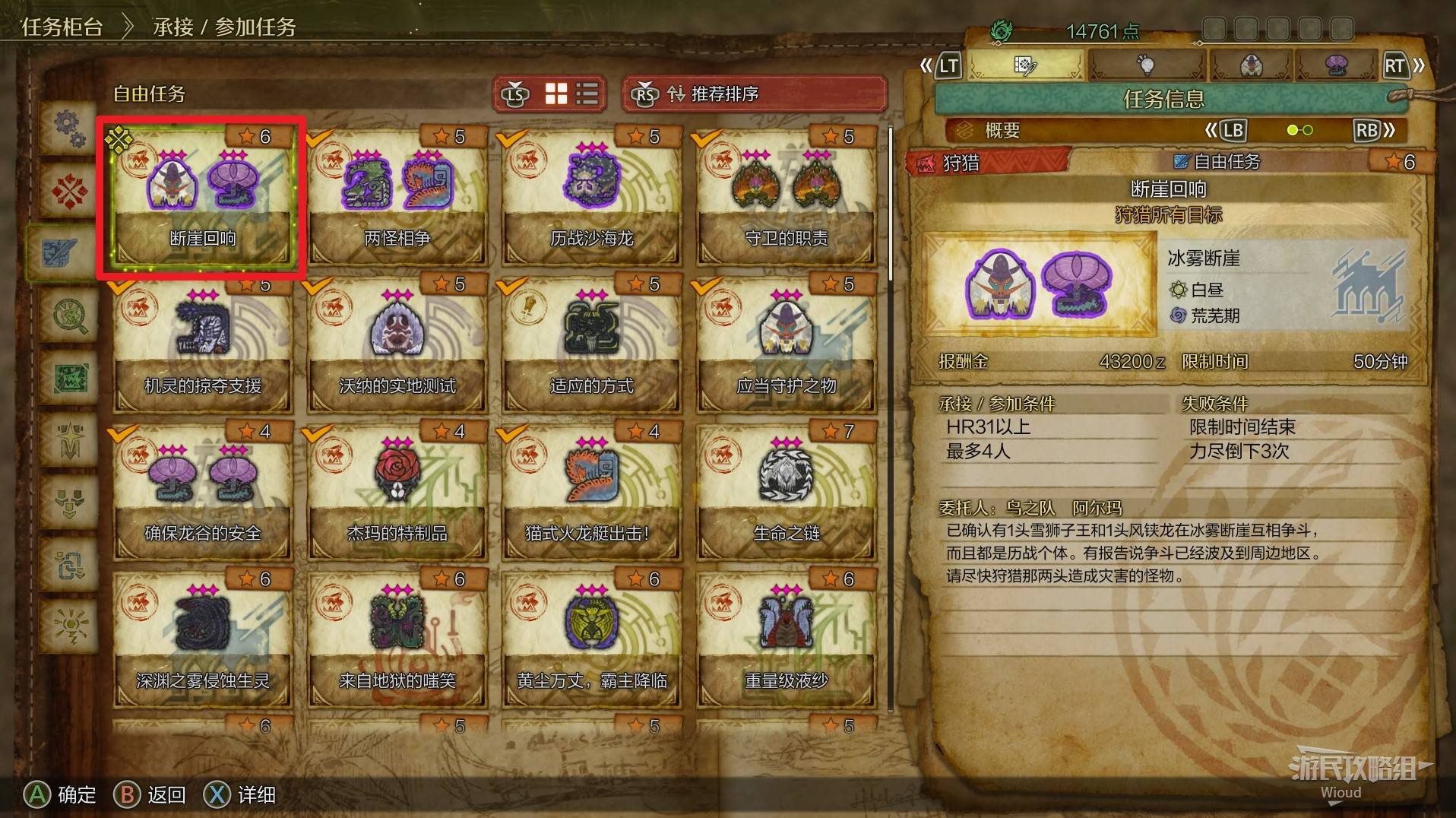Image resolution: width=1456 pixels, height=818 pixels.
Task: Open the 历战沙海龙 quest
Action: click(591, 198)
